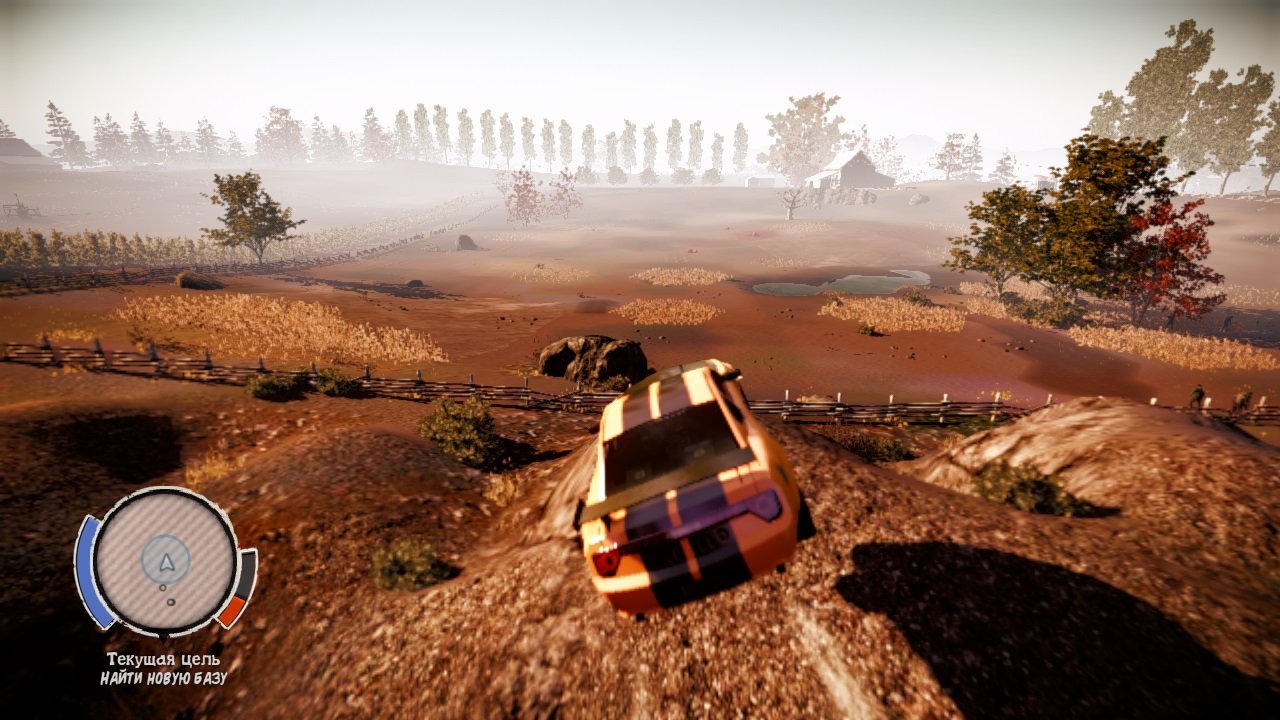Image resolution: width=1280 pixels, height=720 pixels.
Task: Click the red portion of the health arc
Action: coord(233,608)
